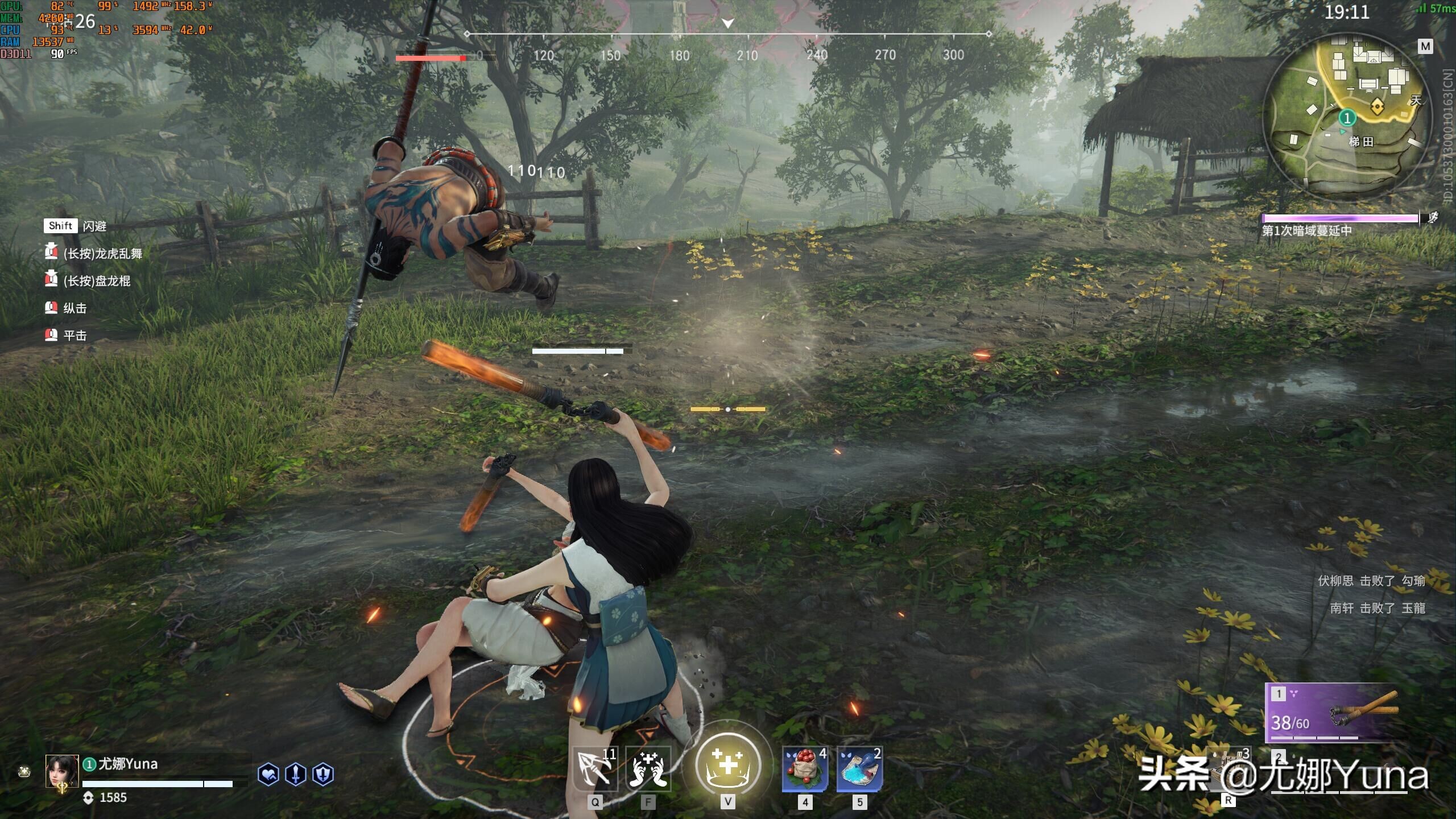Select the grappling hook slot
Screen dimensions: 1456x819
pos(595,770)
